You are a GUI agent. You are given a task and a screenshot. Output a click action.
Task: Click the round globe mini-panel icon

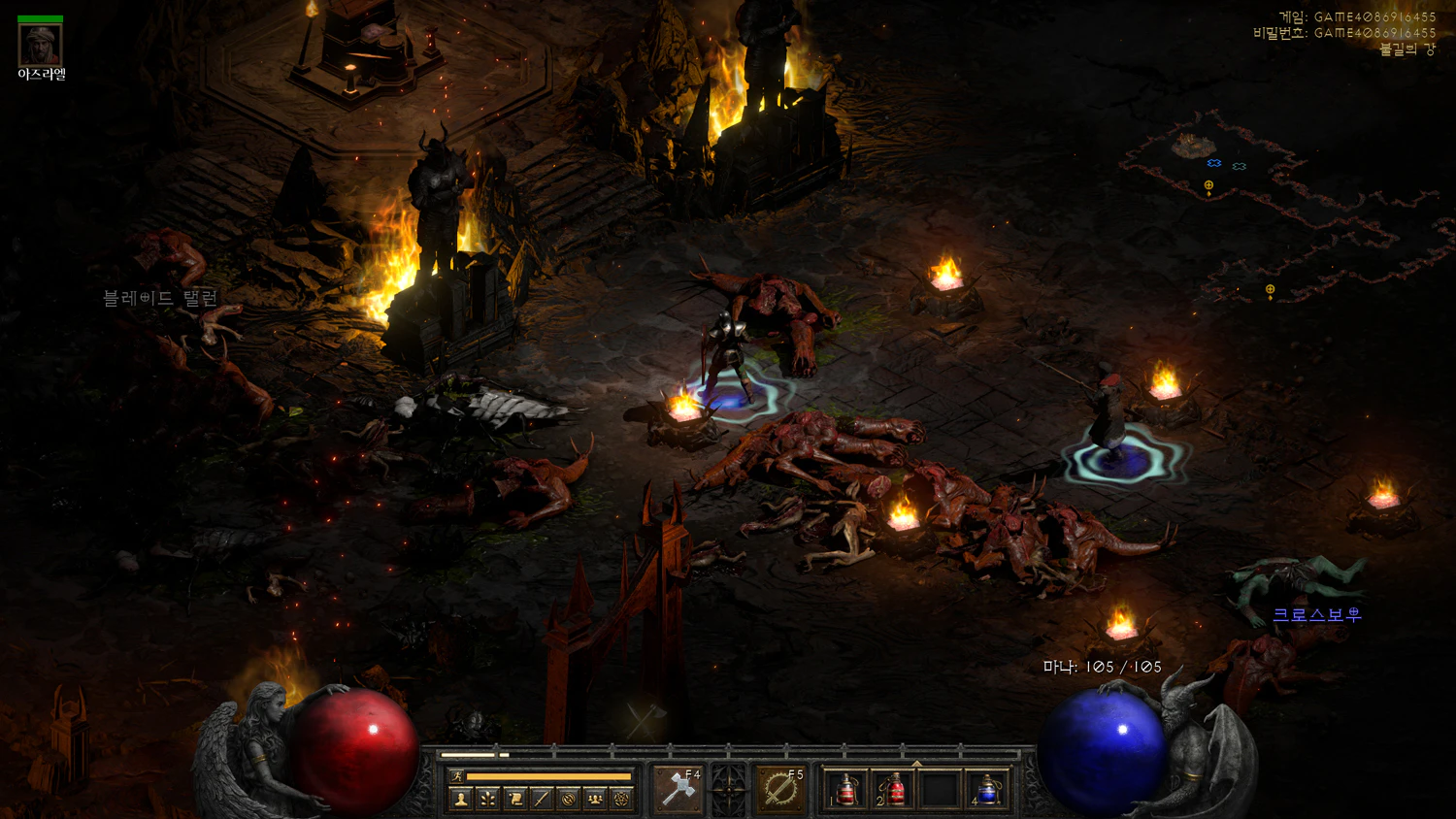(x=569, y=799)
